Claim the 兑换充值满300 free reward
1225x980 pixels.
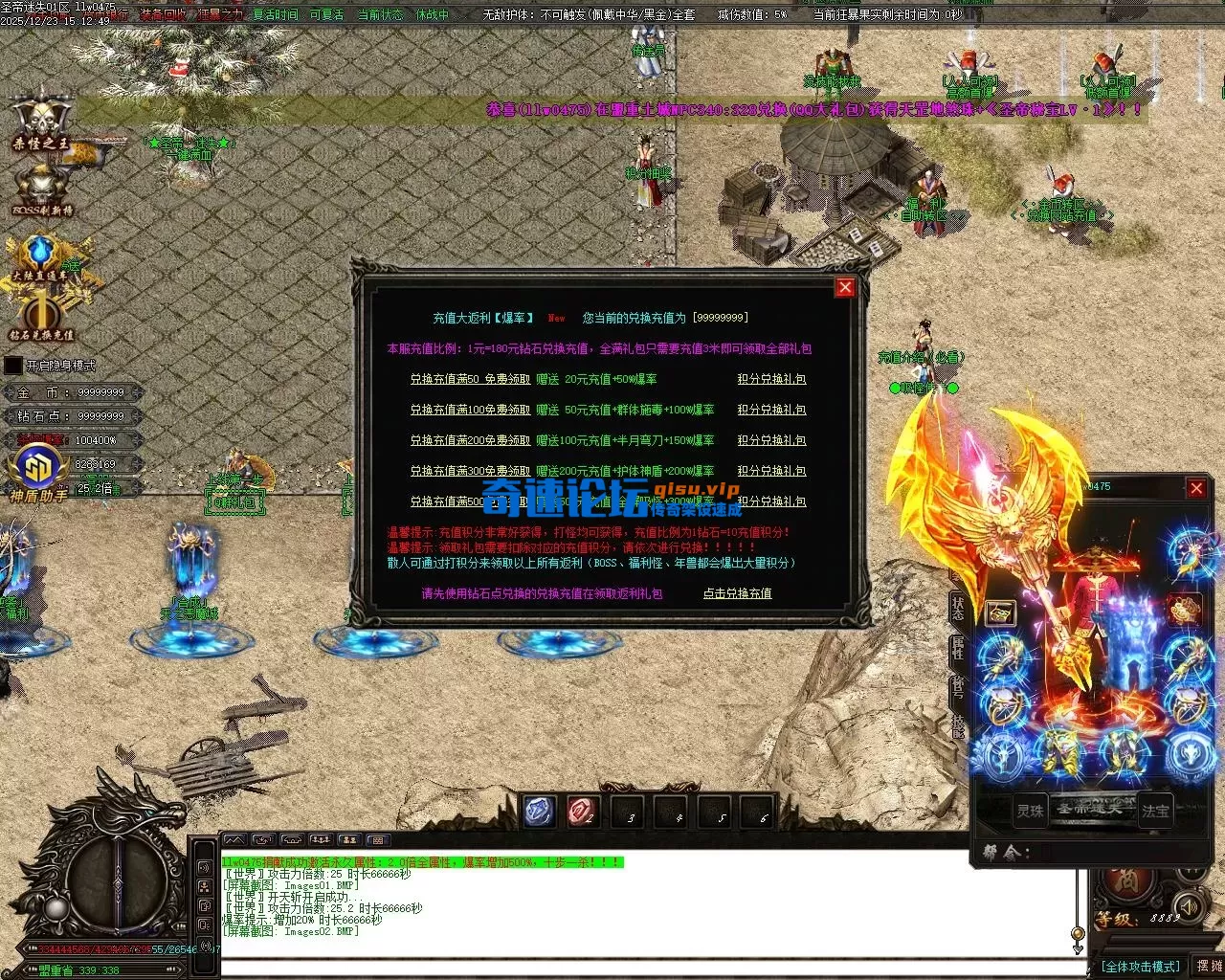(x=470, y=471)
